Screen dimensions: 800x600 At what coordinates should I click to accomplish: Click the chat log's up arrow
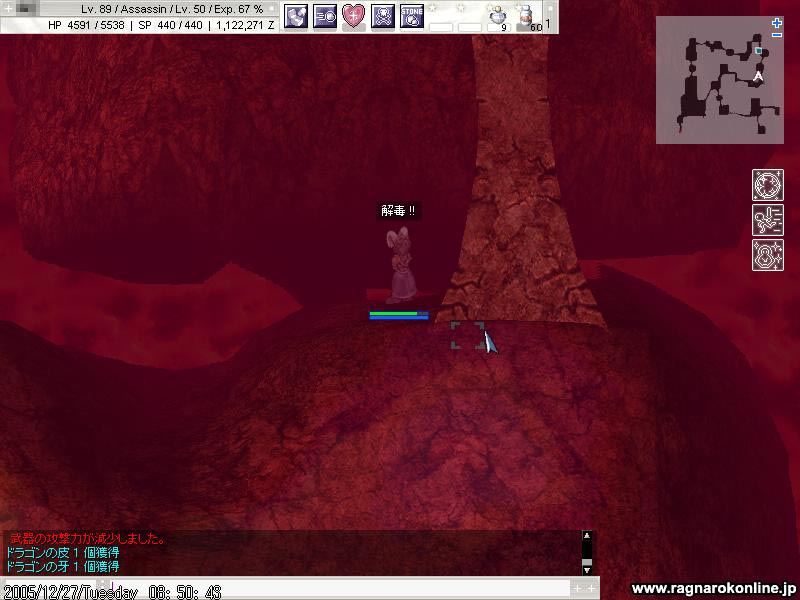[x=587, y=536]
